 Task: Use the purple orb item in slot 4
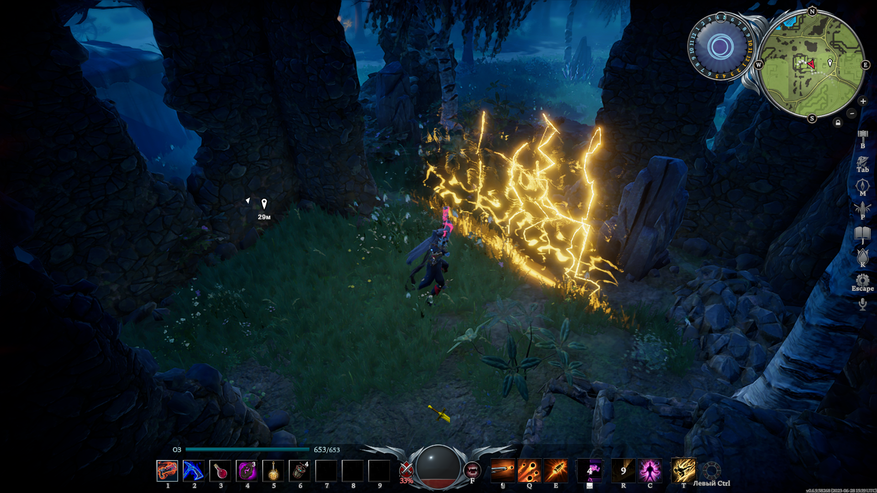pyautogui.click(x=247, y=470)
